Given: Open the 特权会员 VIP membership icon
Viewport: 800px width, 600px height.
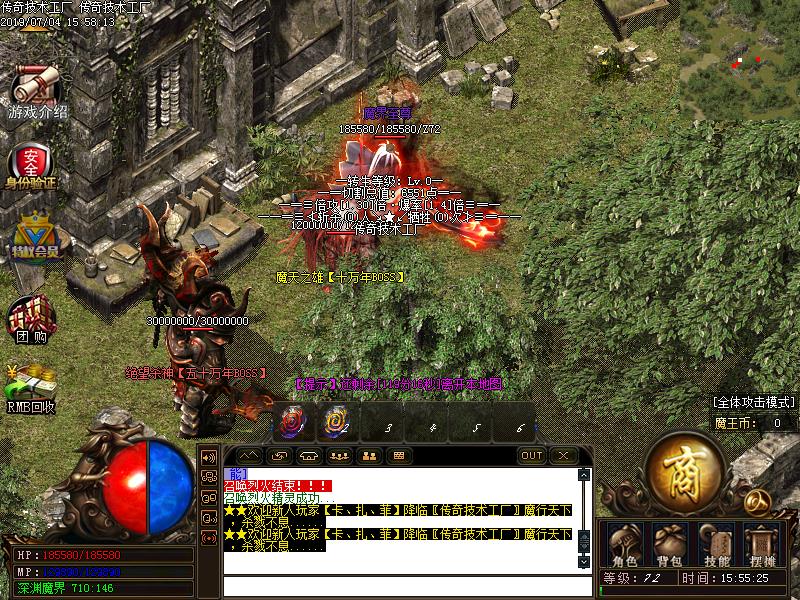Looking at the screenshot, I should (31, 234).
